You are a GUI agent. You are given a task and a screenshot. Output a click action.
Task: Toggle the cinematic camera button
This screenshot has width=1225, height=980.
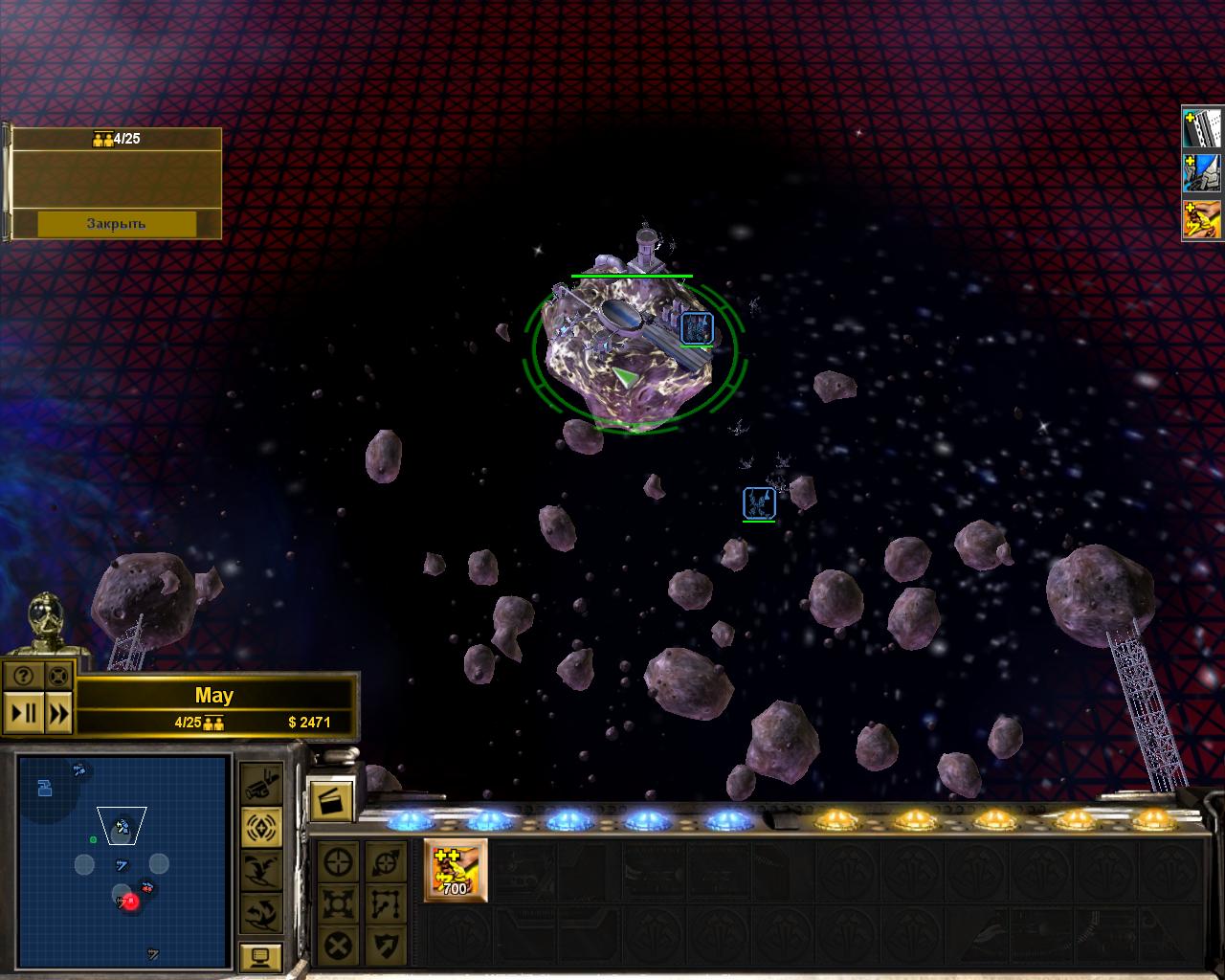(261, 786)
